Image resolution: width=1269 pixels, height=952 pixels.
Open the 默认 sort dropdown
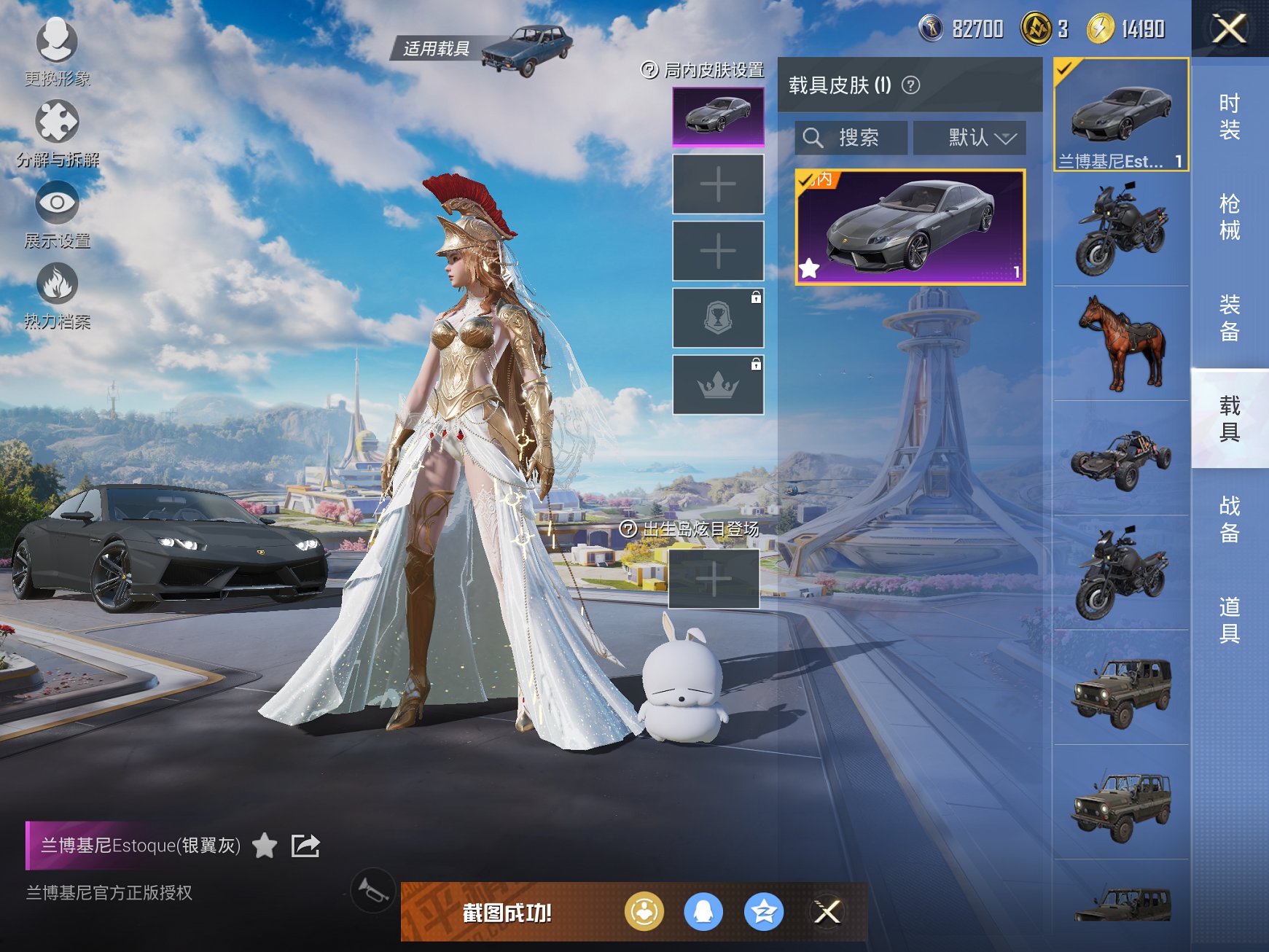pyautogui.click(x=969, y=138)
